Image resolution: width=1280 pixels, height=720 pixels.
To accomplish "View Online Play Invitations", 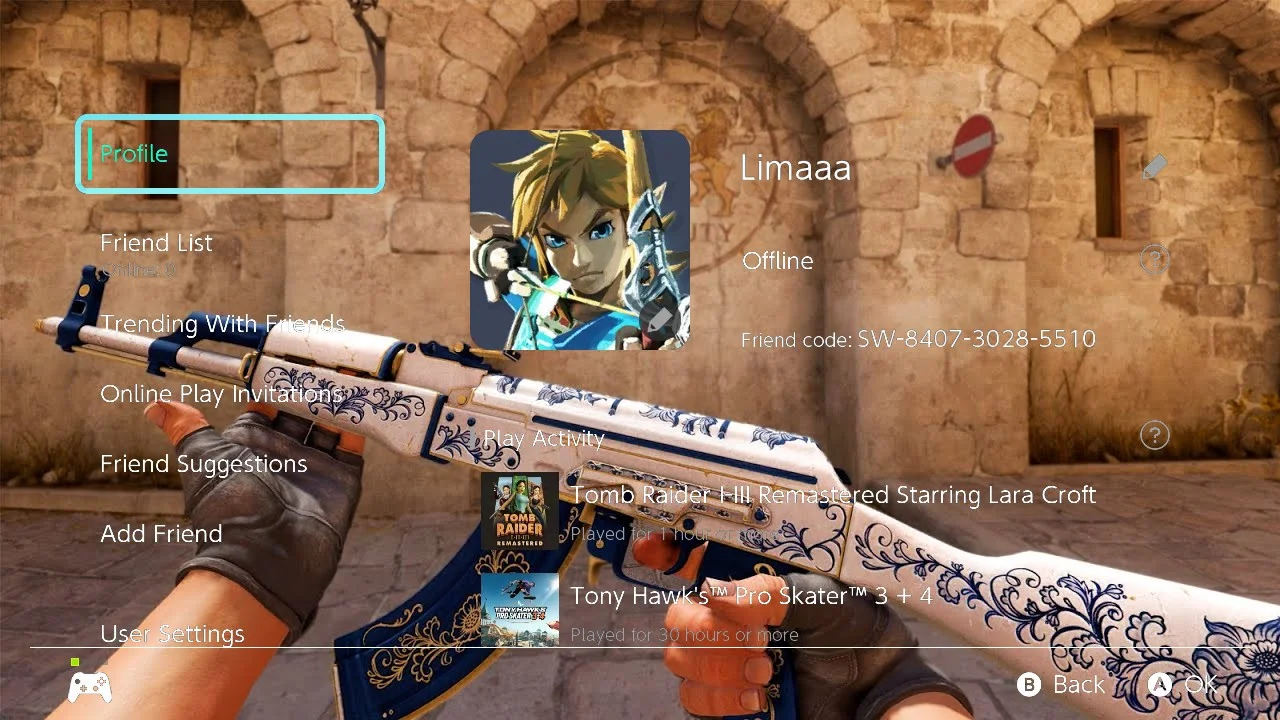I will 221,394.
